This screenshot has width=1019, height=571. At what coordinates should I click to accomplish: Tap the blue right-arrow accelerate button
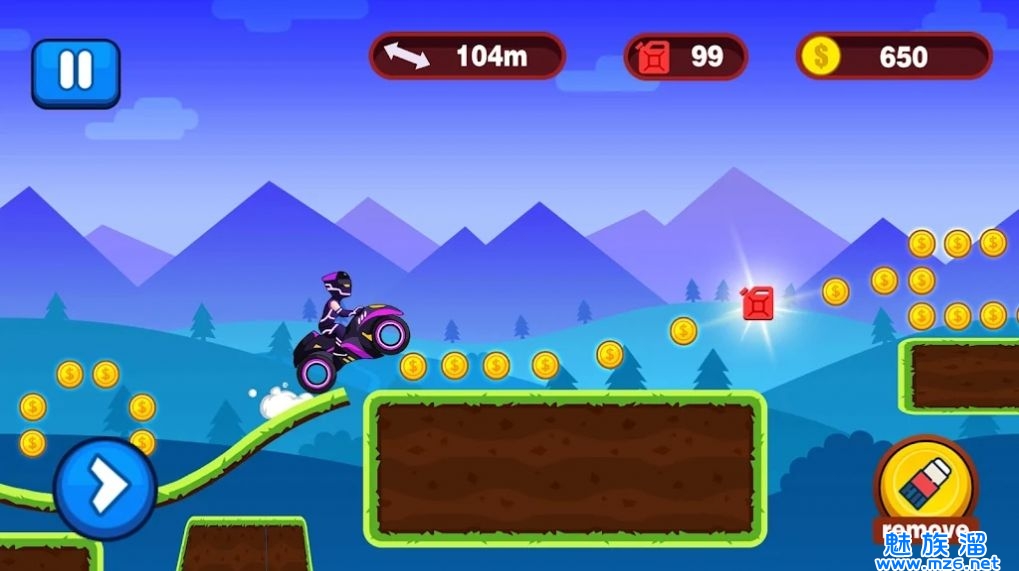coord(105,488)
